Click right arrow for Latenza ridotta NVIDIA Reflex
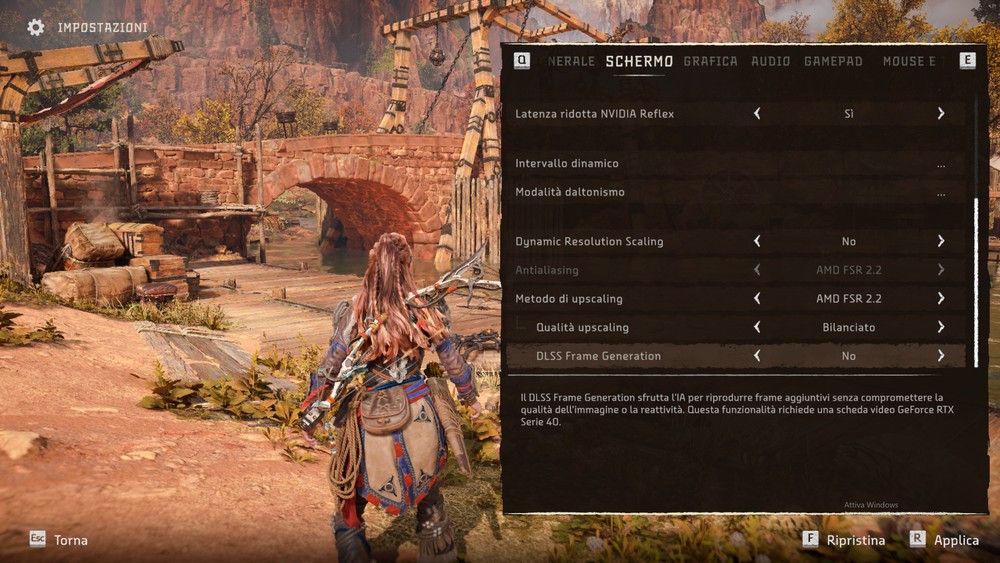This screenshot has height=563, width=1000. [x=941, y=114]
